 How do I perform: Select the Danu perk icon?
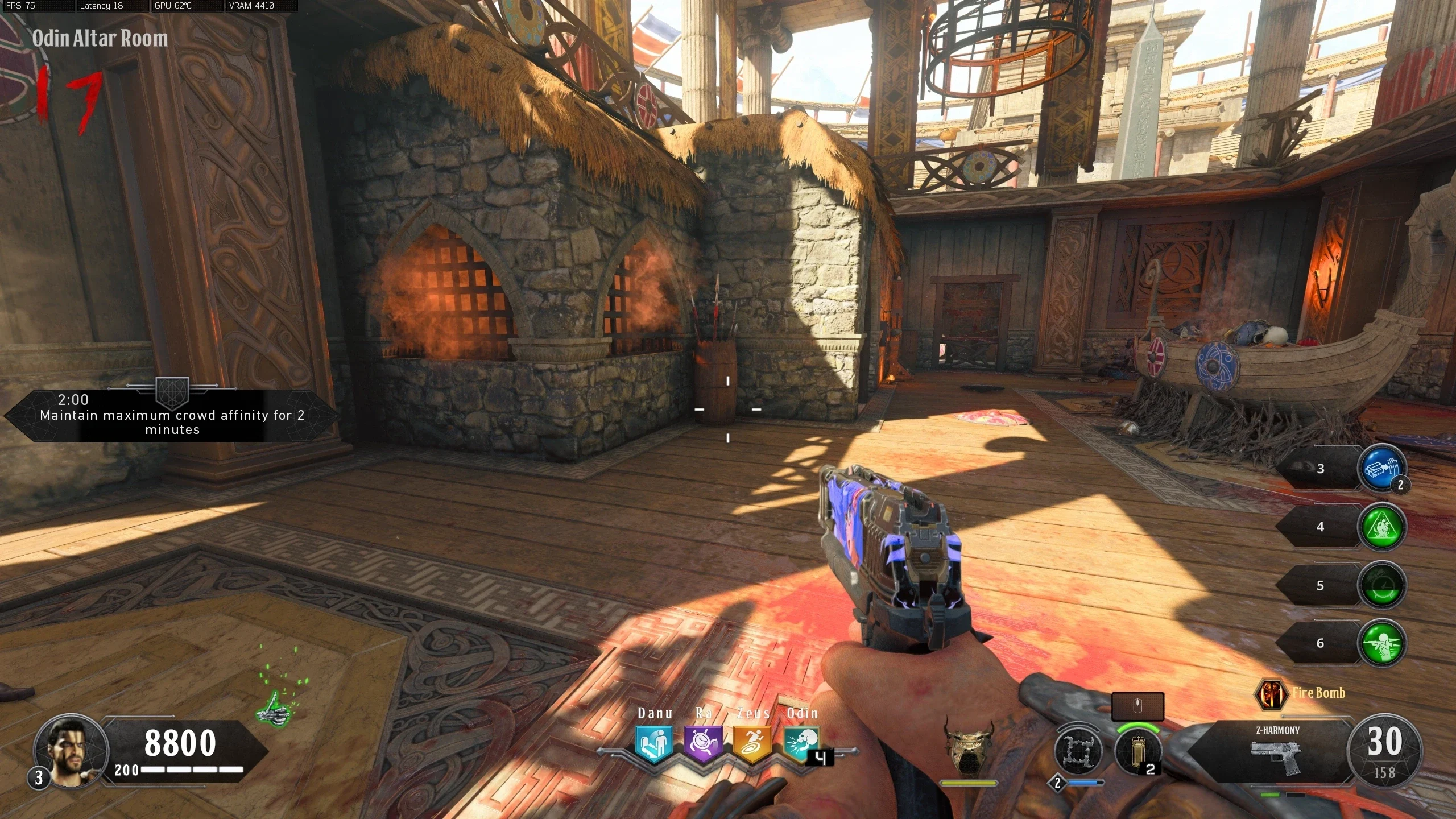654,743
